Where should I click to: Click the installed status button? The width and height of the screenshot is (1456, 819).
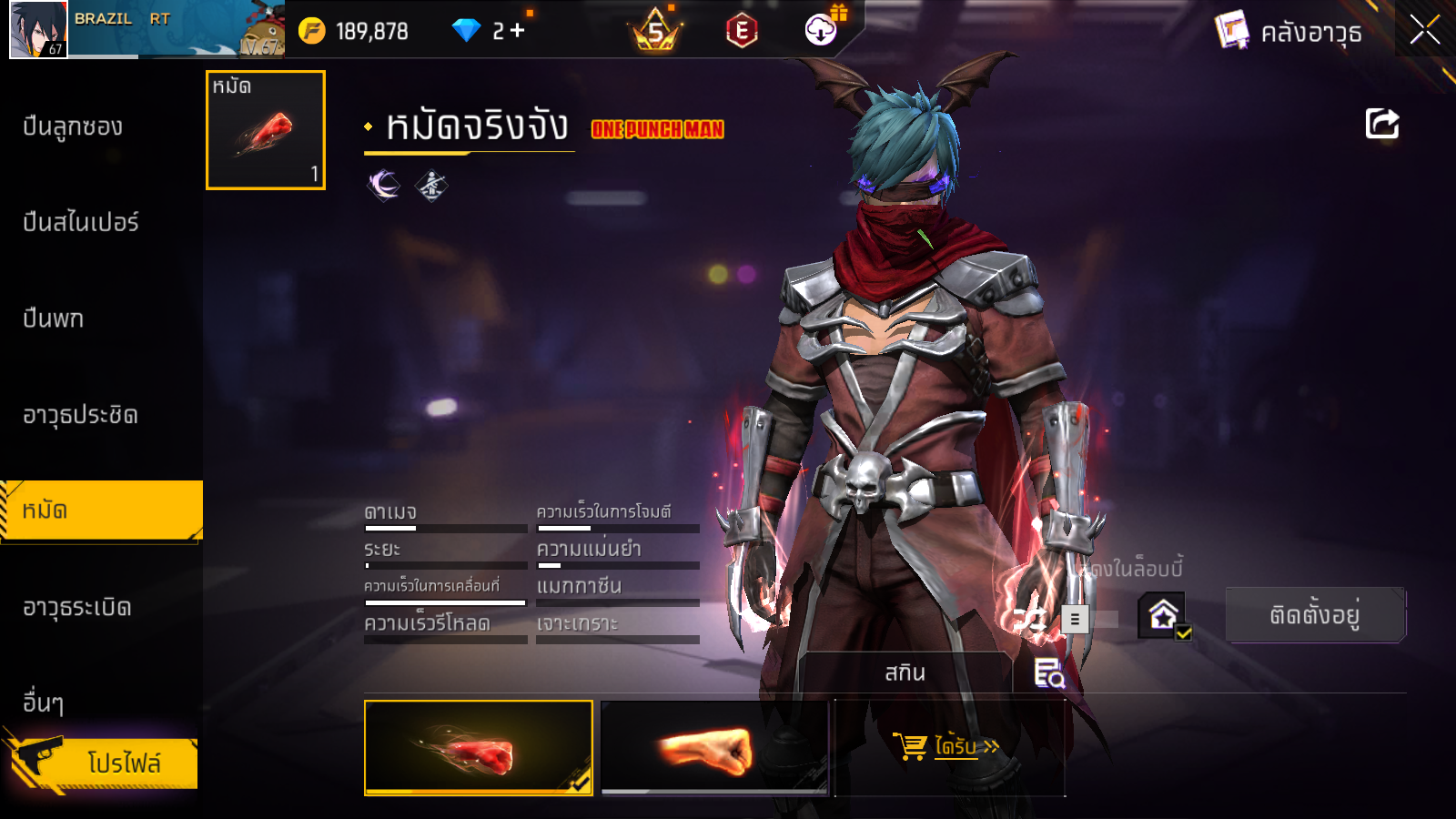(1315, 615)
